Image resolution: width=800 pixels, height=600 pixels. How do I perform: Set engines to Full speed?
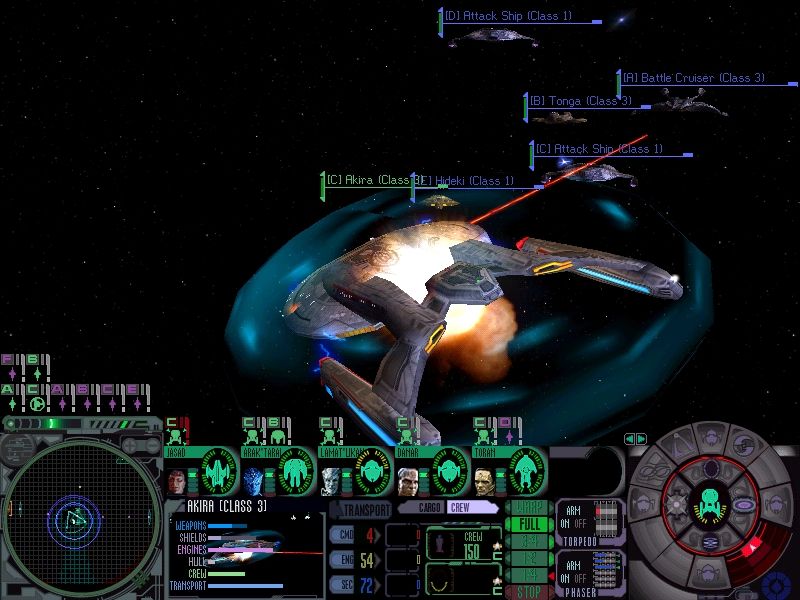click(x=525, y=524)
